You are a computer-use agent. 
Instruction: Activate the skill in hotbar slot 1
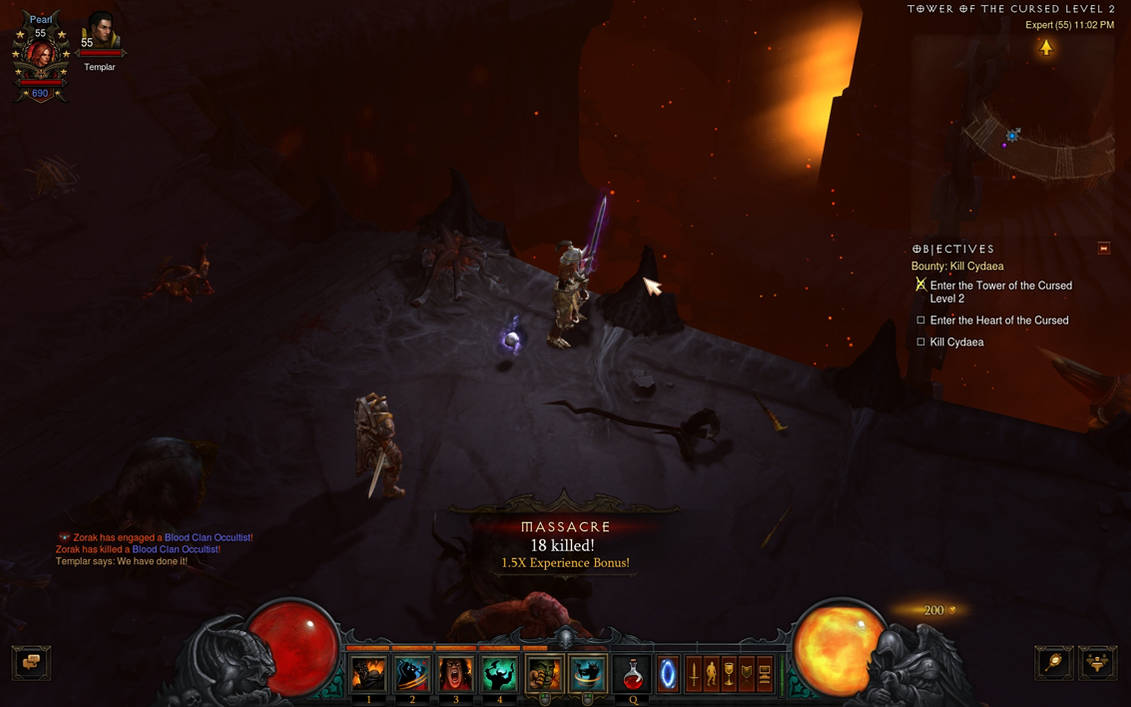pyautogui.click(x=369, y=675)
